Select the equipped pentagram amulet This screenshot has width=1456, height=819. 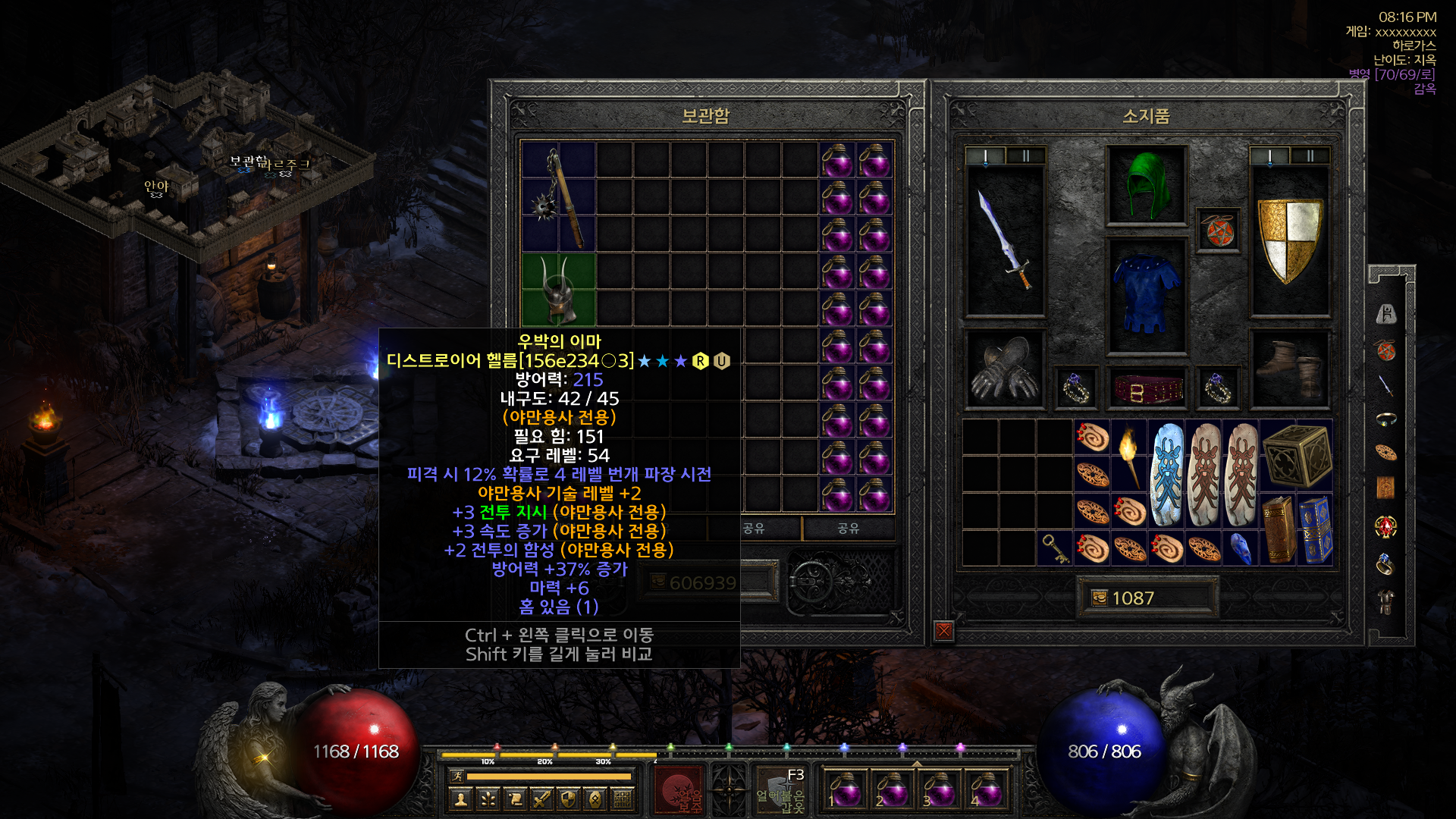pos(1218,231)
